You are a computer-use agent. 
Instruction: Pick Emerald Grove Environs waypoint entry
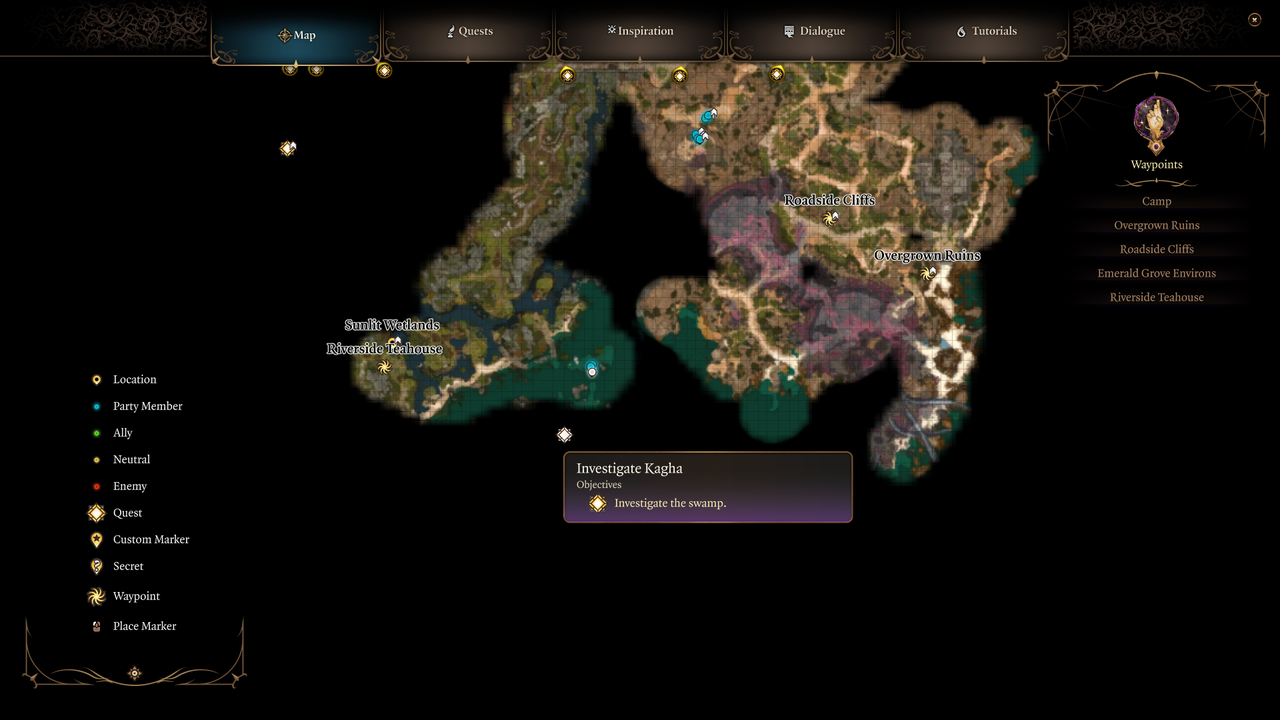[1156, 274]
